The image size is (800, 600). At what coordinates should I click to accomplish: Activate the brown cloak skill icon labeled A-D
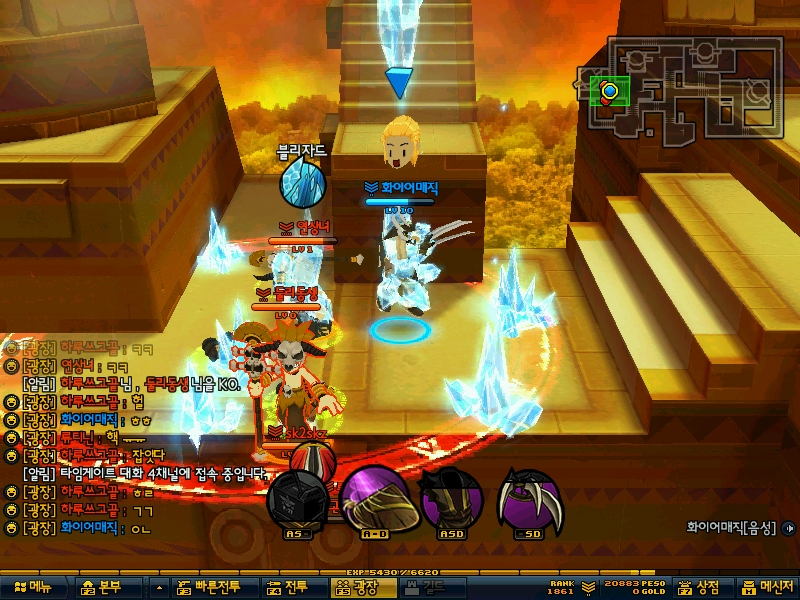(x=374, y=498)
